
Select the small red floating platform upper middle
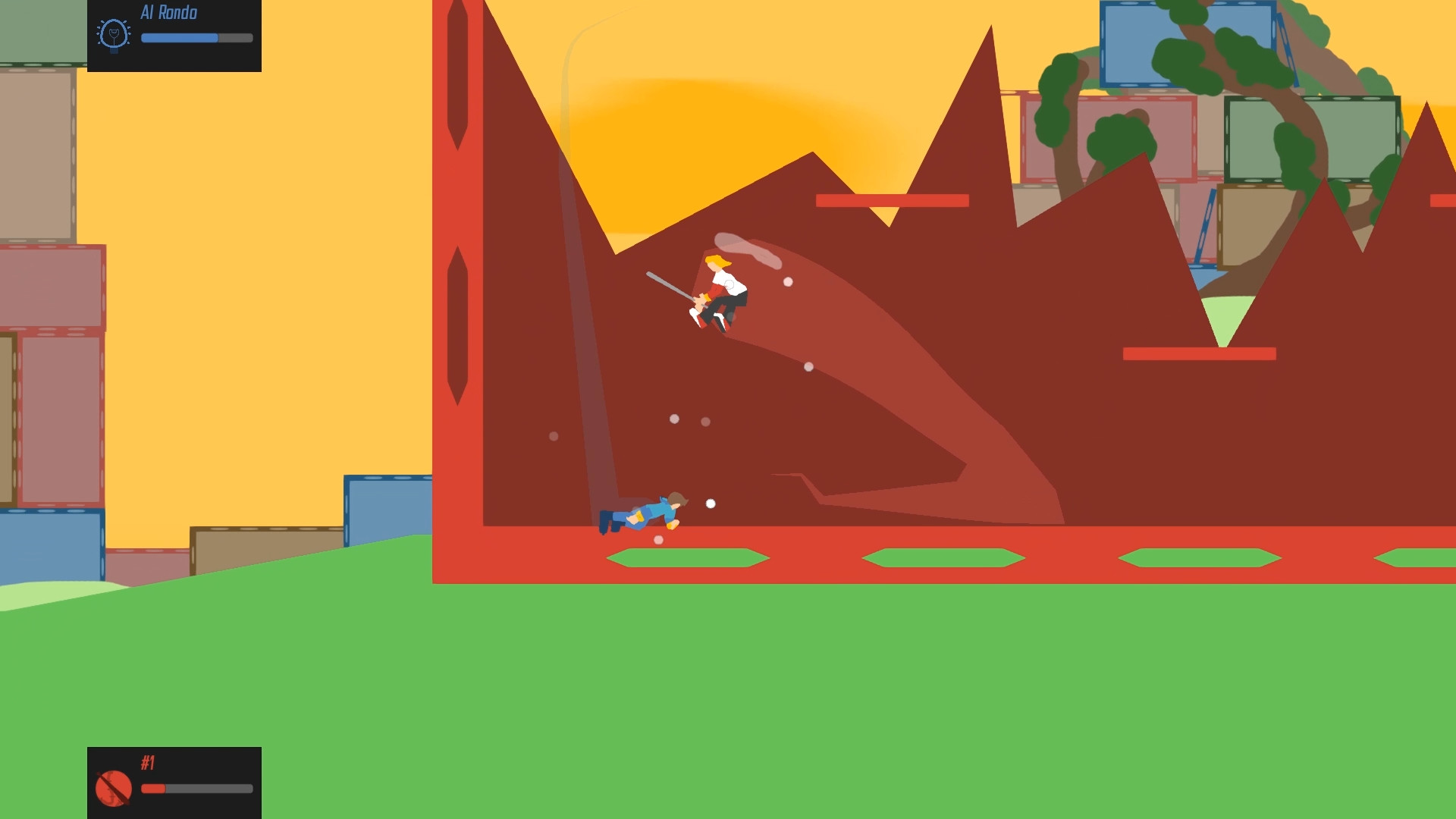tap(891, 201)
